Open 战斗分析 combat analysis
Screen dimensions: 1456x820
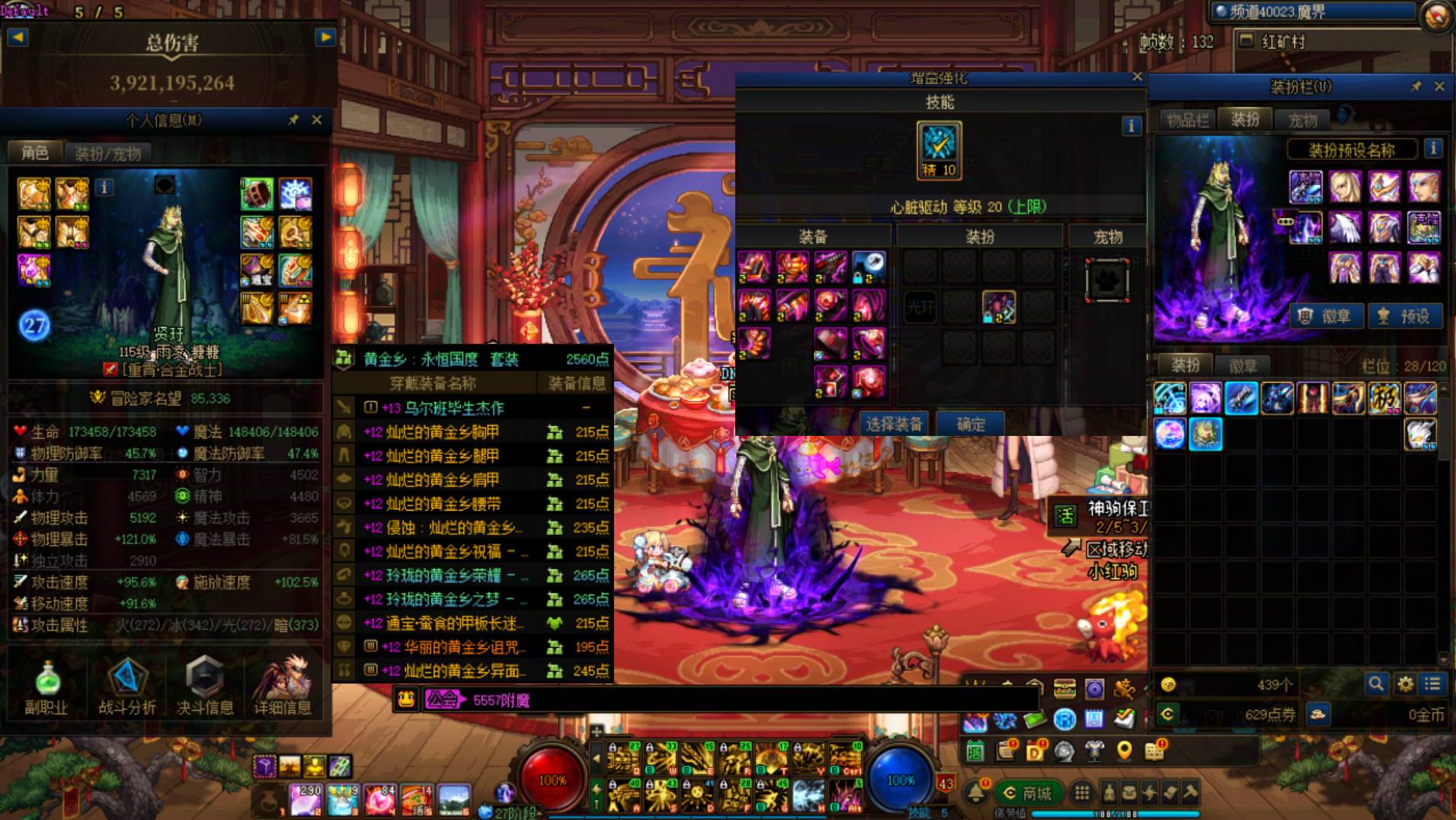127,687
